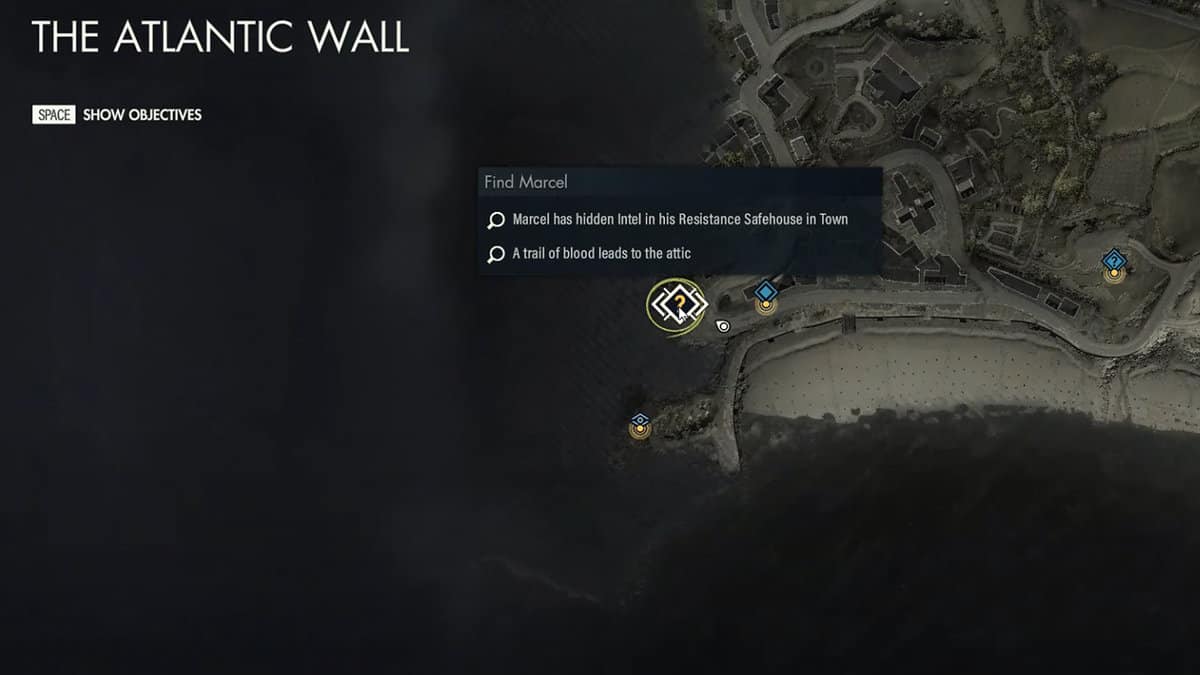Select the highlighted question mark objective marker
1200x675 pixels.
pyautogui.click(x=677, y=303)
